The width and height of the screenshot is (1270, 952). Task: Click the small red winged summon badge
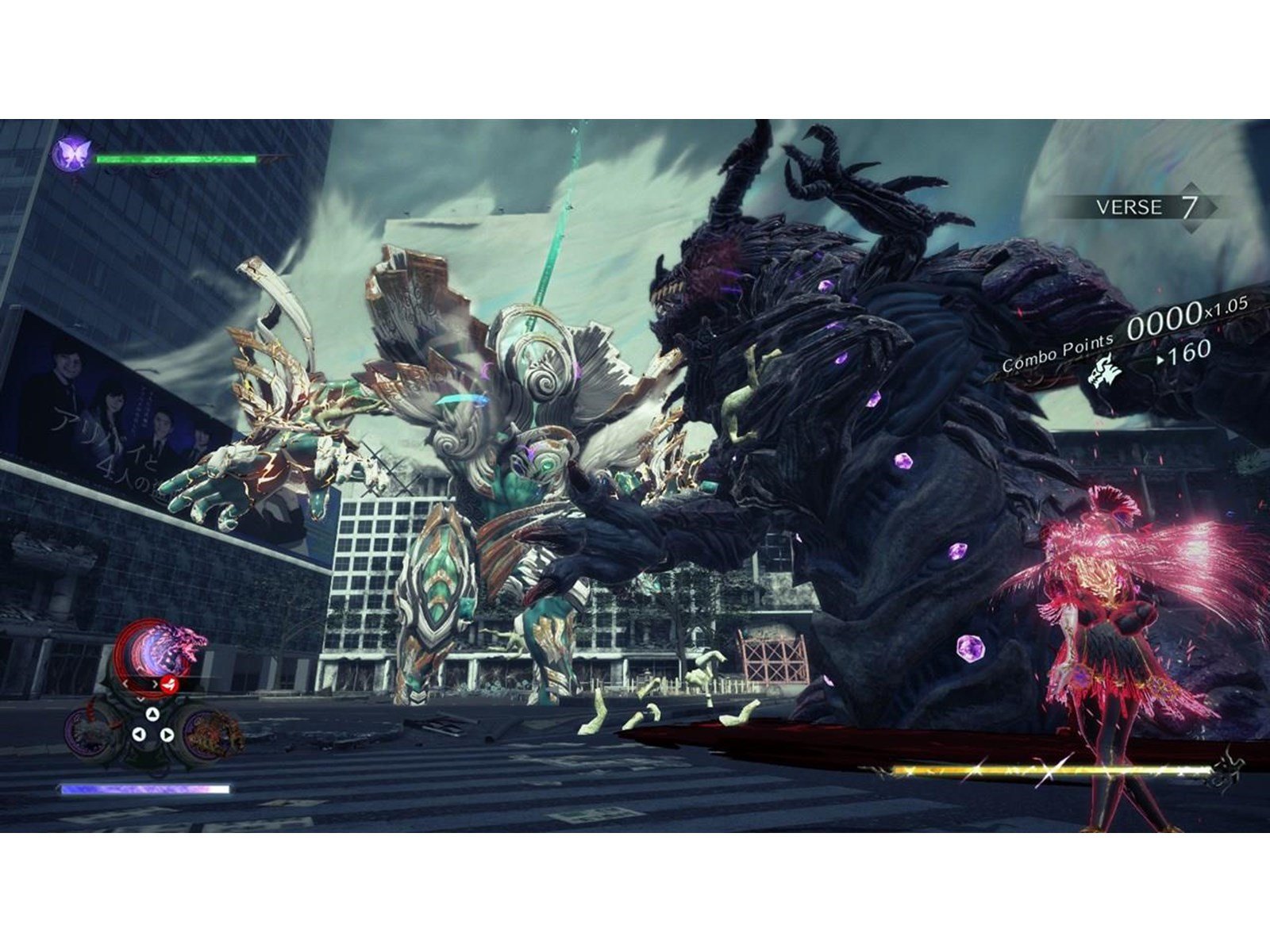click(167, 685)
